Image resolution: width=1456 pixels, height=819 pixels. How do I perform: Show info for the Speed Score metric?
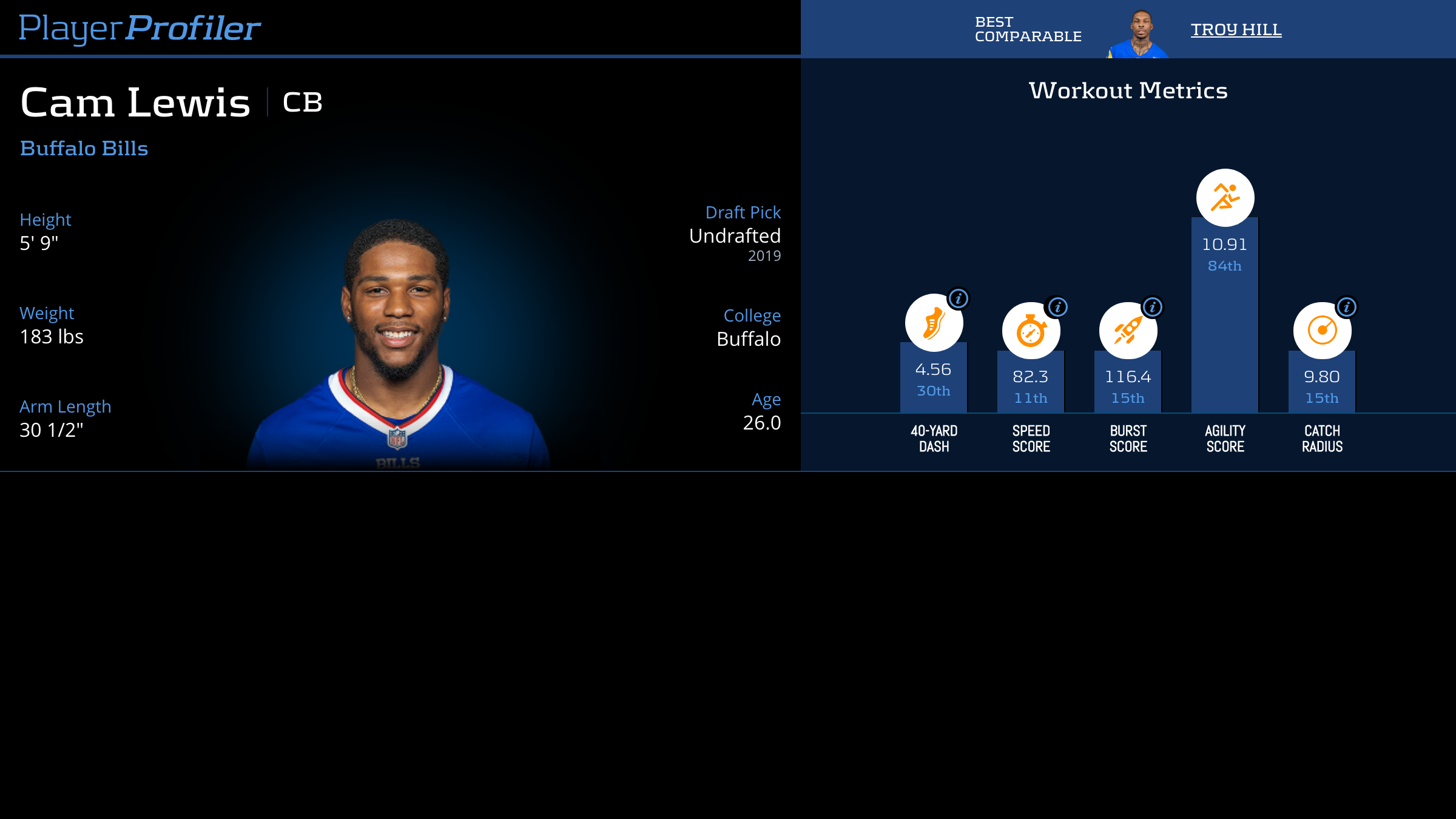click(x=1057, y=307)
